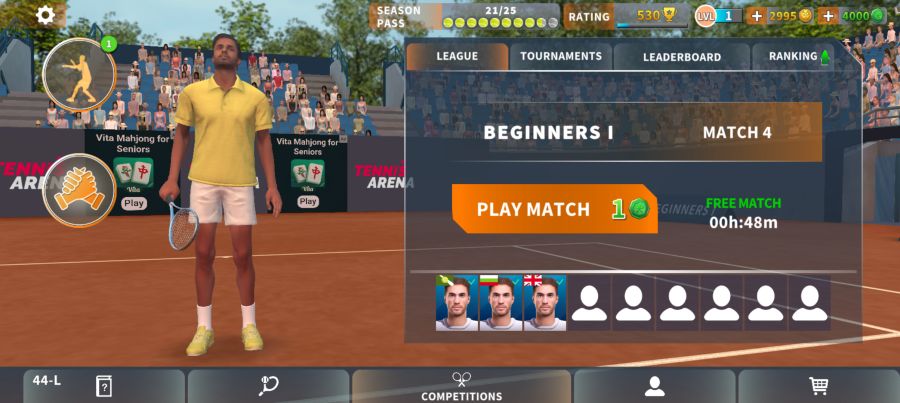The image size is (900, 403).
Task: Click the tennis player icon with notification badge
Action: tap(79, 74)
